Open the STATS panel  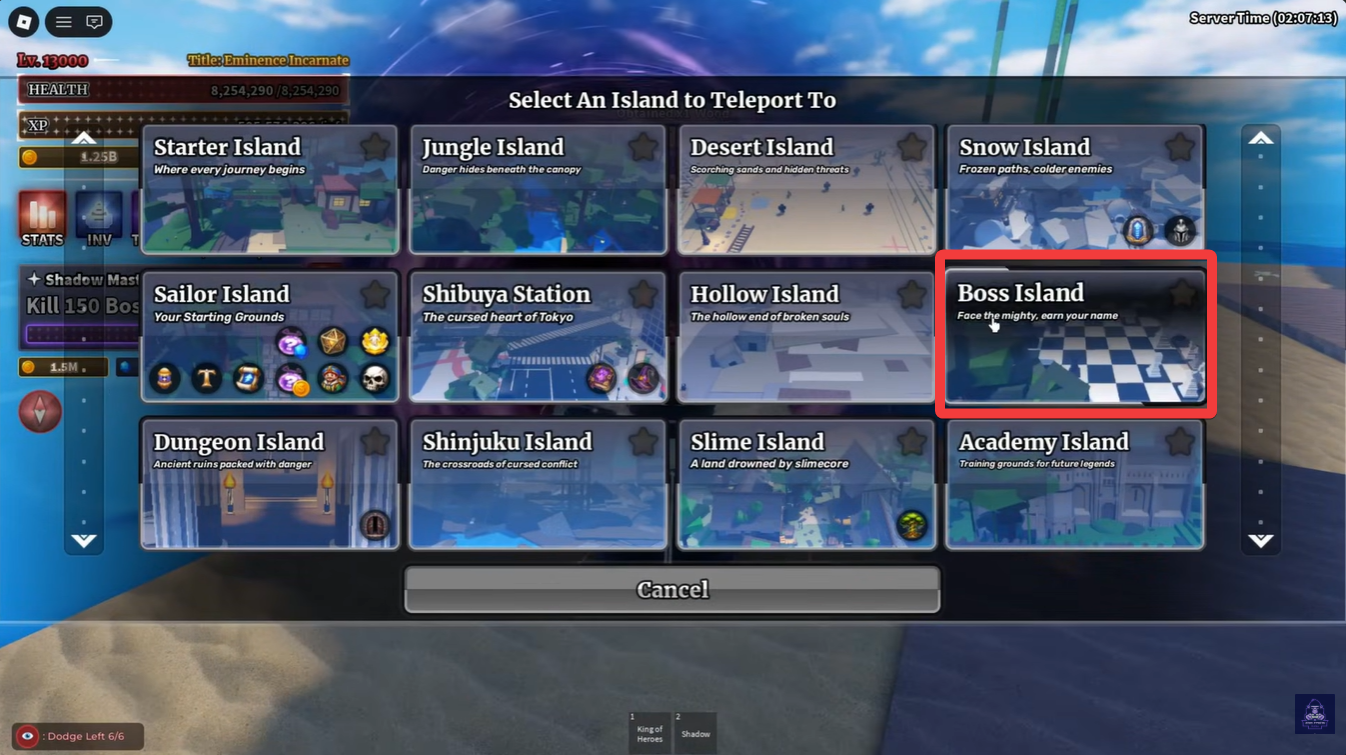[x=42, y=219]
